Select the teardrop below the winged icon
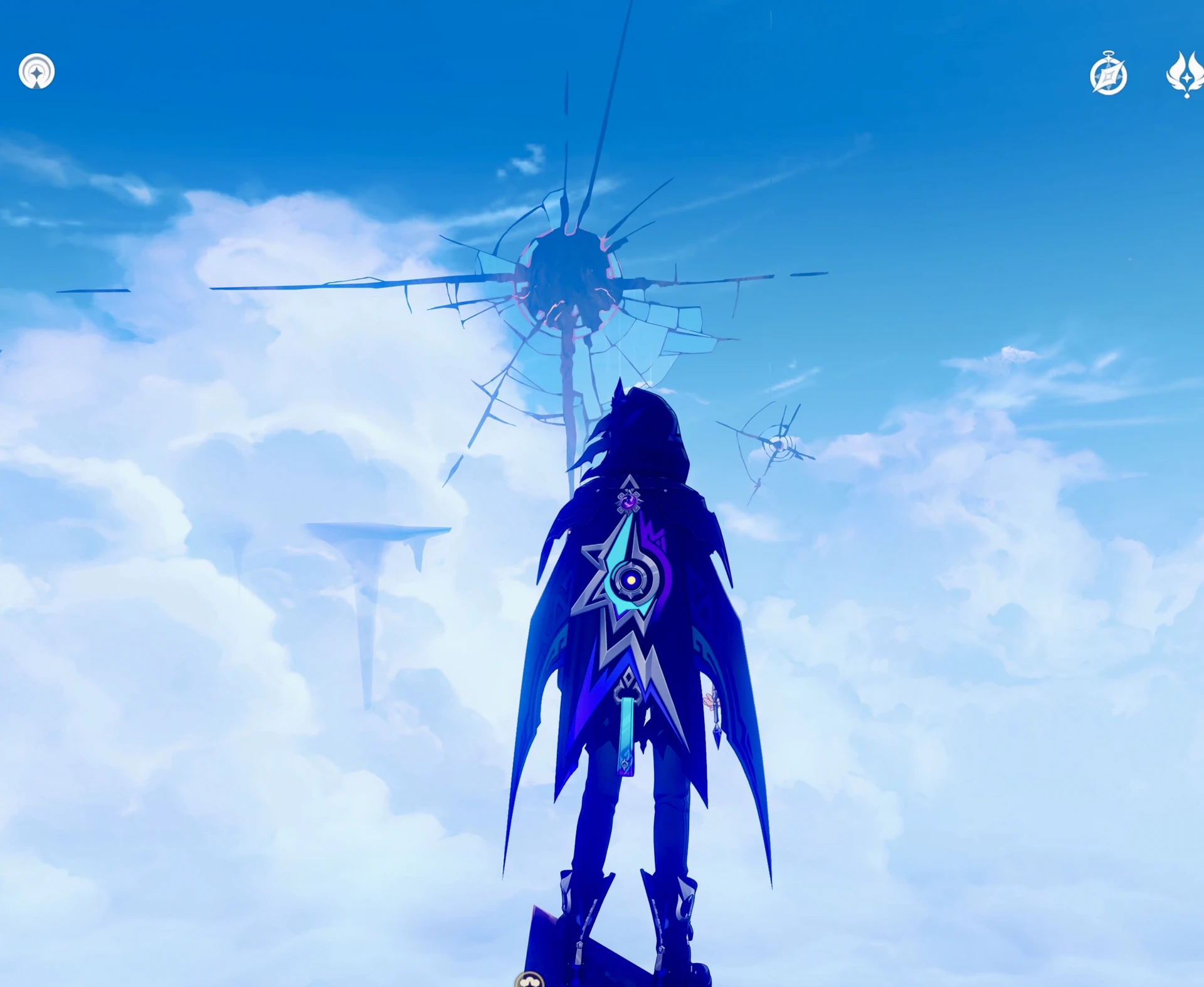 tap(1186, 96)
